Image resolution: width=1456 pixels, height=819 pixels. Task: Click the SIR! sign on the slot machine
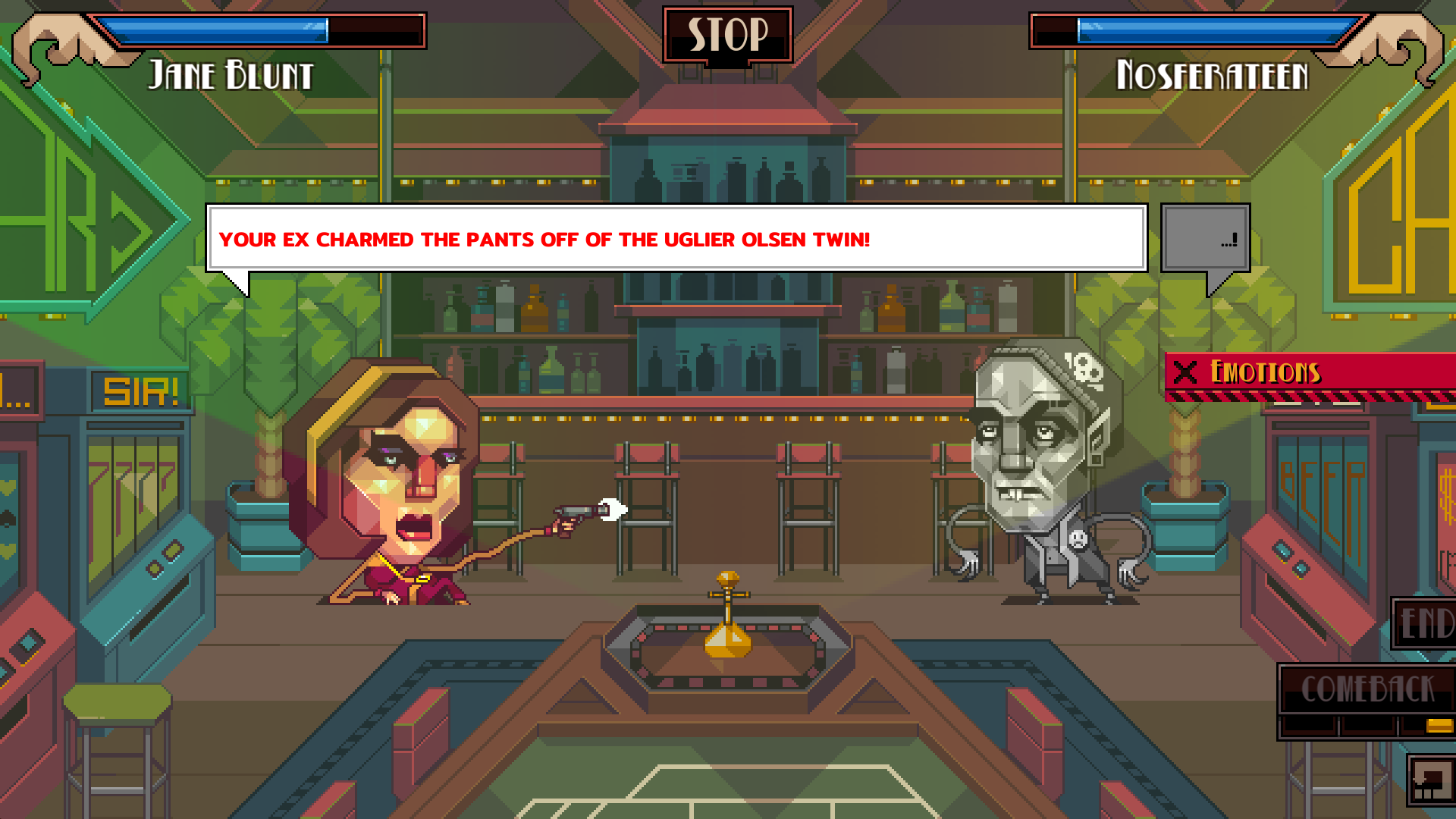point(140,391)
